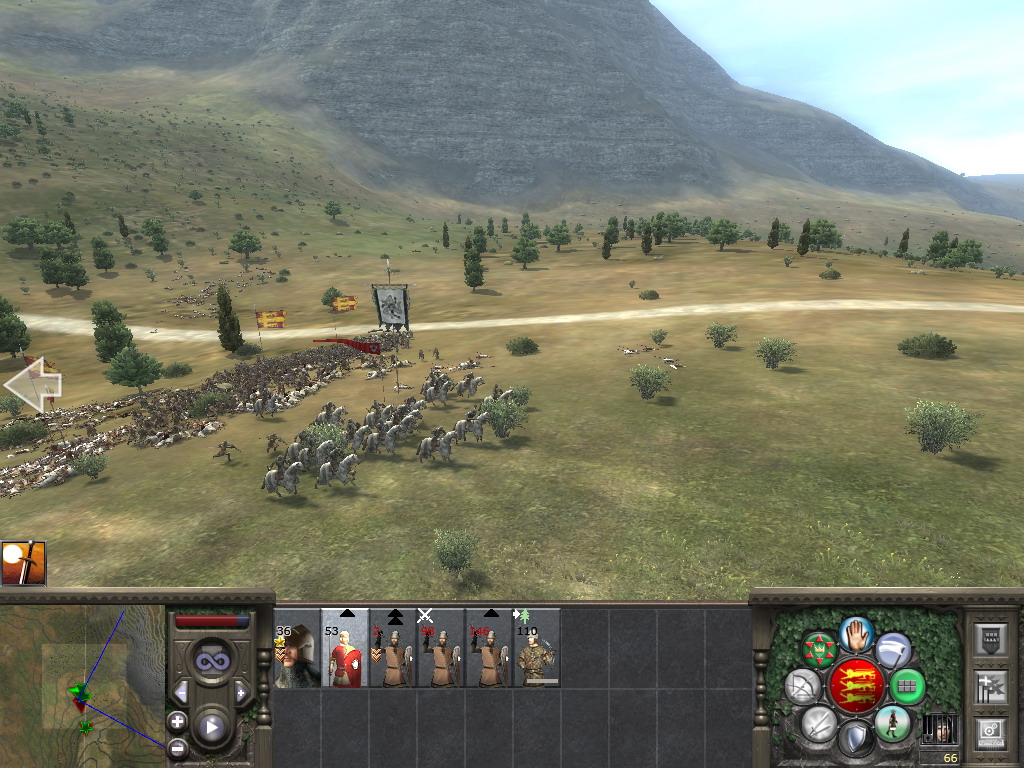Zoom out the minimap with minus button
Viewport: 1024px width, 768px height.
point(177,747)
